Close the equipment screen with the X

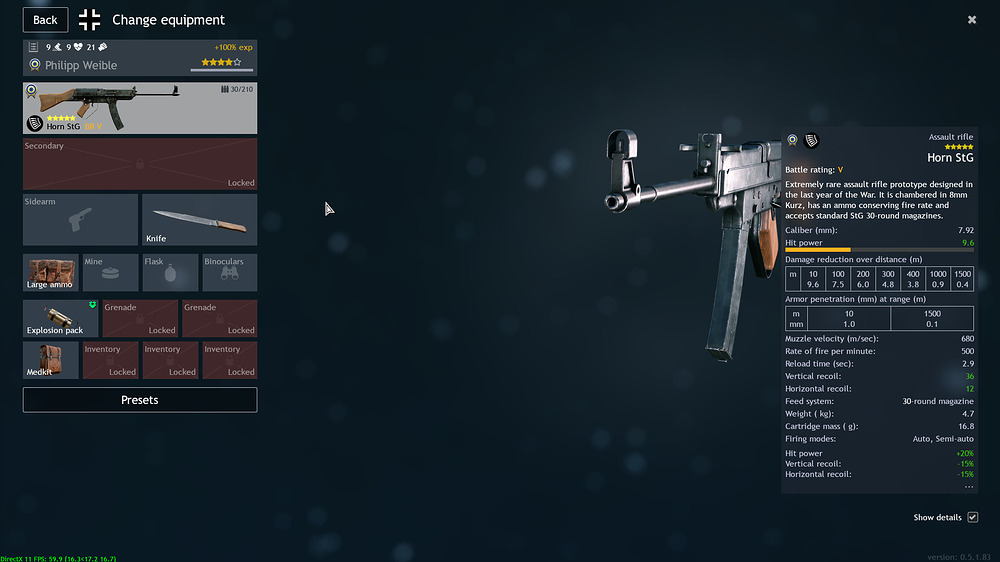tap(972, 20)
